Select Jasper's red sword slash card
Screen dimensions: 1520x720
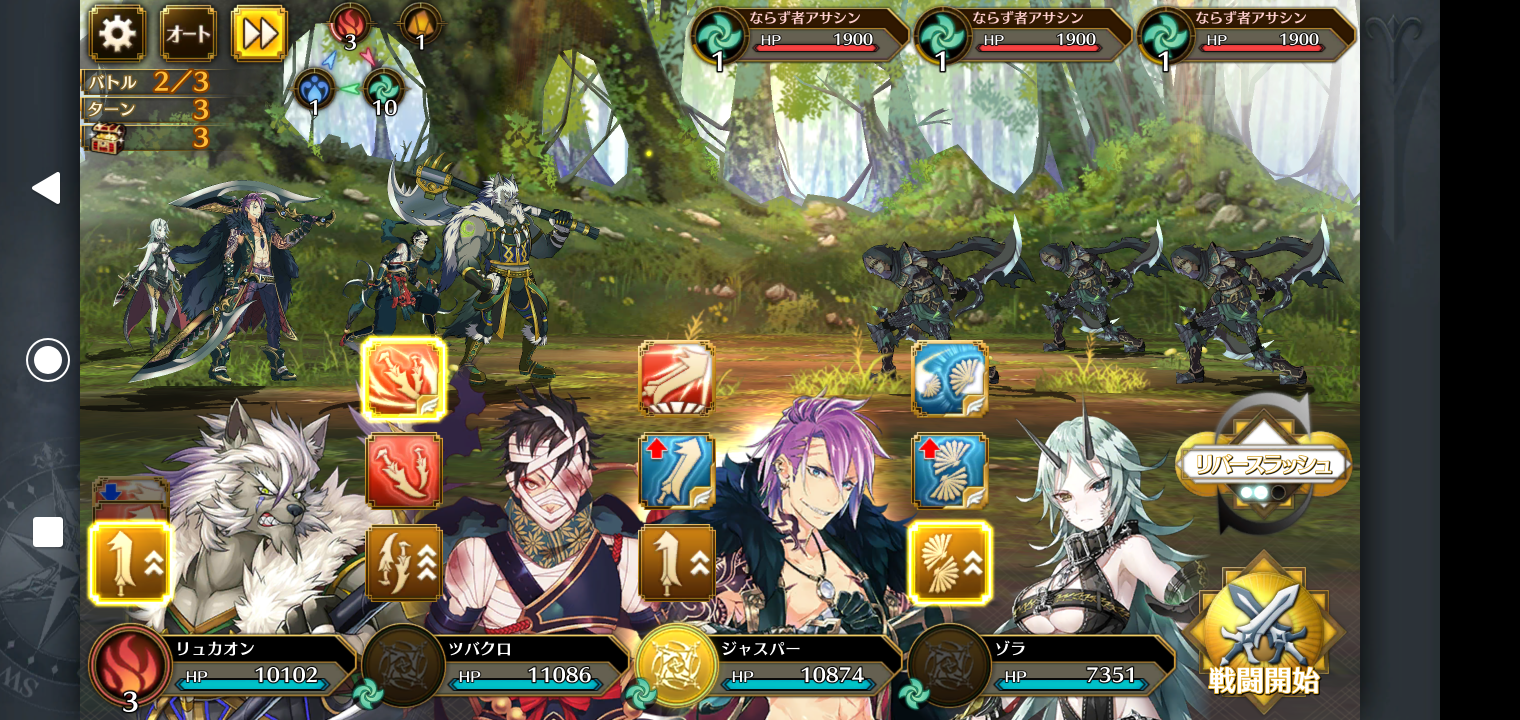coord(676,379)
